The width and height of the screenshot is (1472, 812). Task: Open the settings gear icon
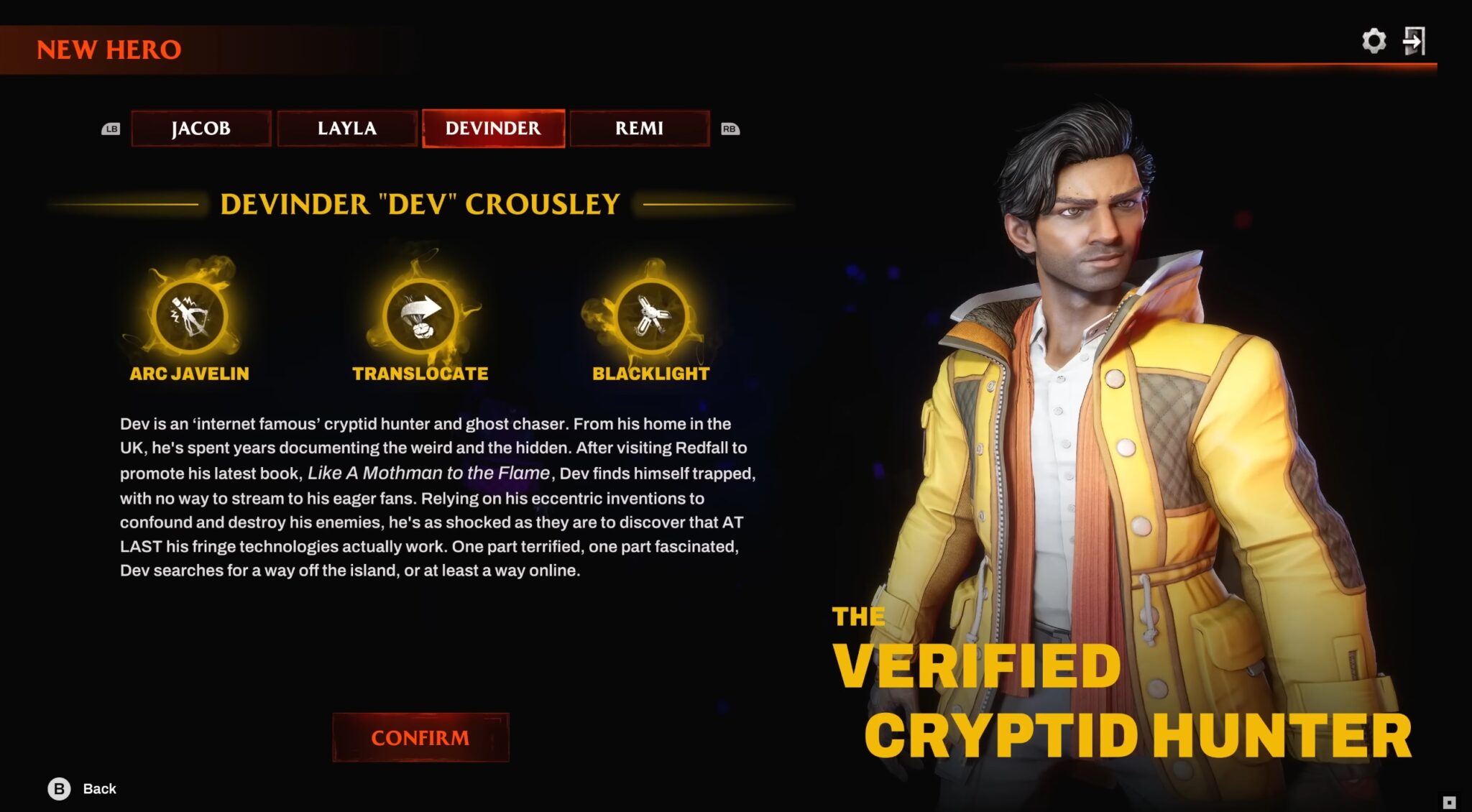[1375, 41]
